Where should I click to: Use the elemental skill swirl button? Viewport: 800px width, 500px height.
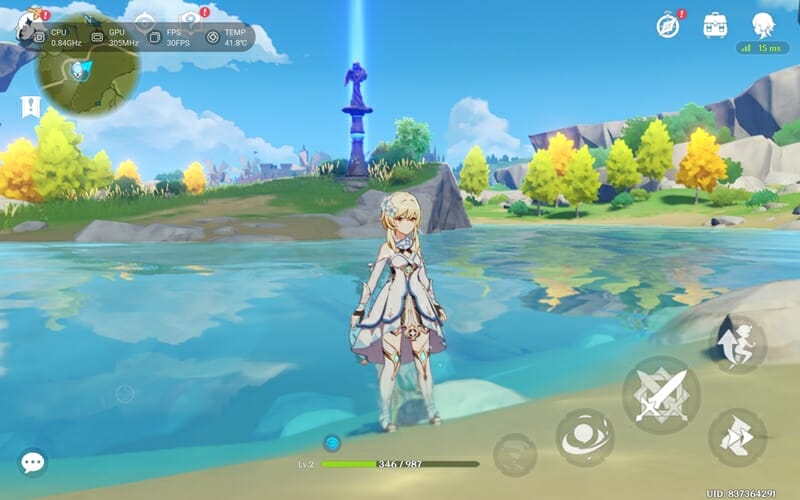tap(585, 438)
